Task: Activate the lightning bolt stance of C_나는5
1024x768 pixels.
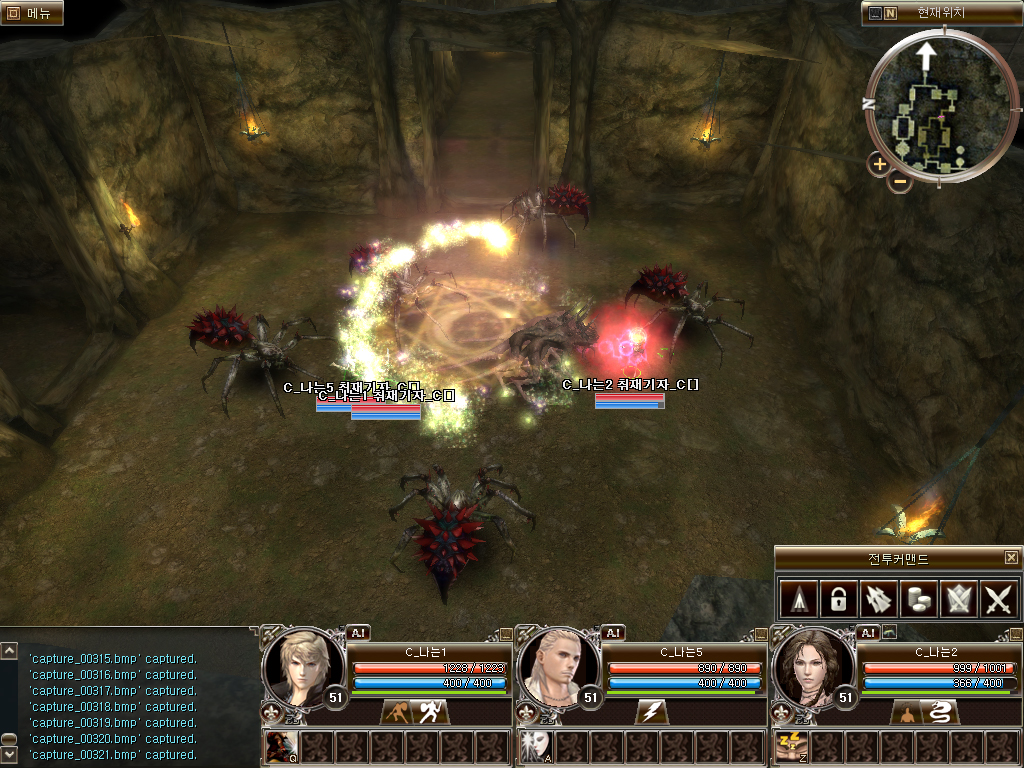Action: (651, 712)
